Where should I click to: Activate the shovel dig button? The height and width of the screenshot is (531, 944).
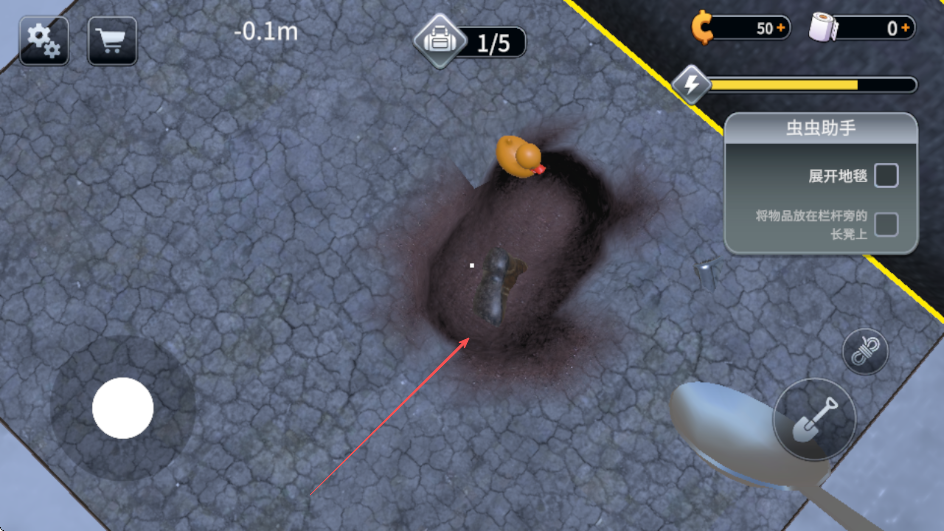coord(814,419)
